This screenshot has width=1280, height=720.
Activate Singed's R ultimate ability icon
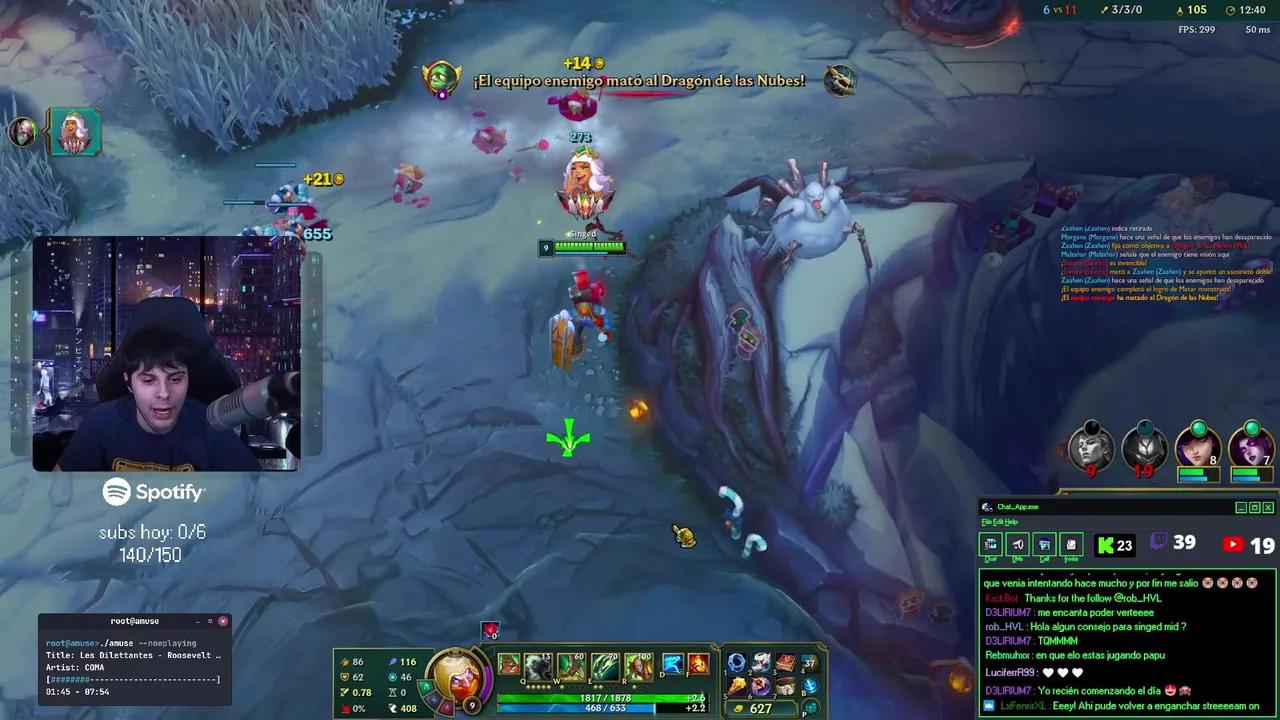(638, 667)
